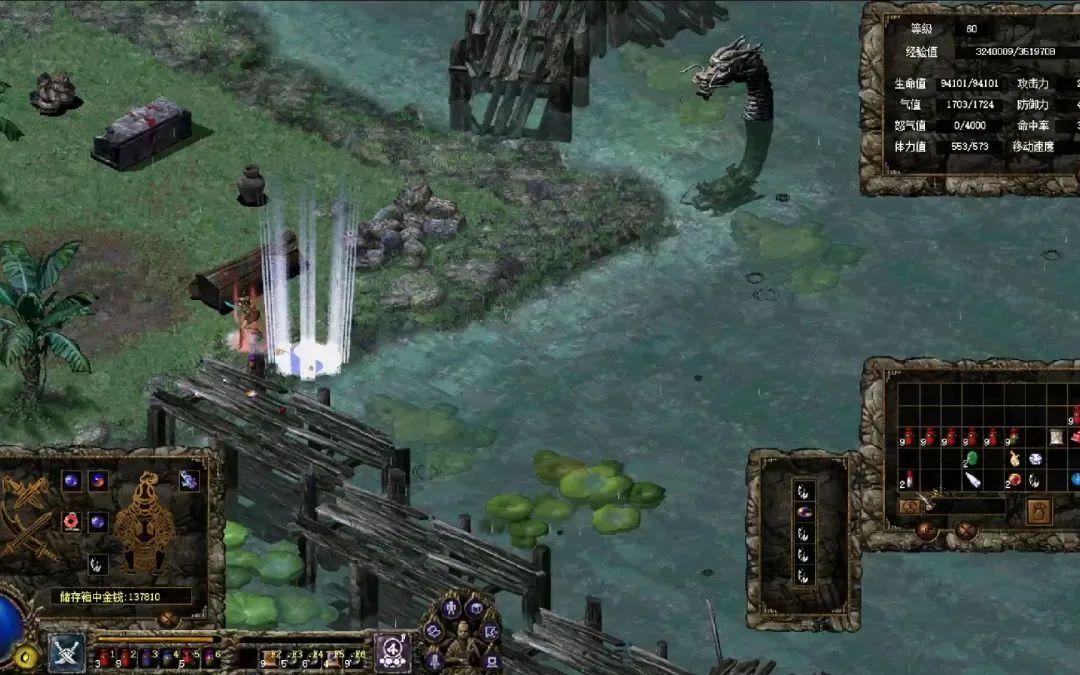Click the seated monk portrait
Image resolution: width=1080 pixels, height=675 pixels.
[462, 642]
